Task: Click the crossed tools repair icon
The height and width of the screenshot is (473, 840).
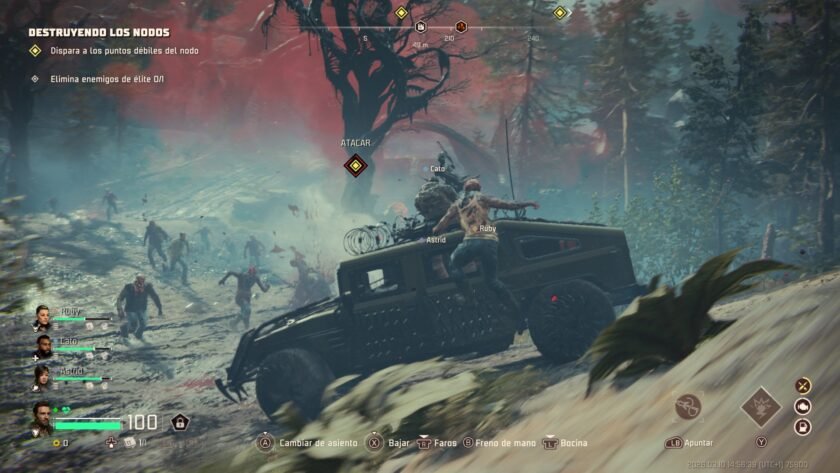Action: click(x=803, y=385)
